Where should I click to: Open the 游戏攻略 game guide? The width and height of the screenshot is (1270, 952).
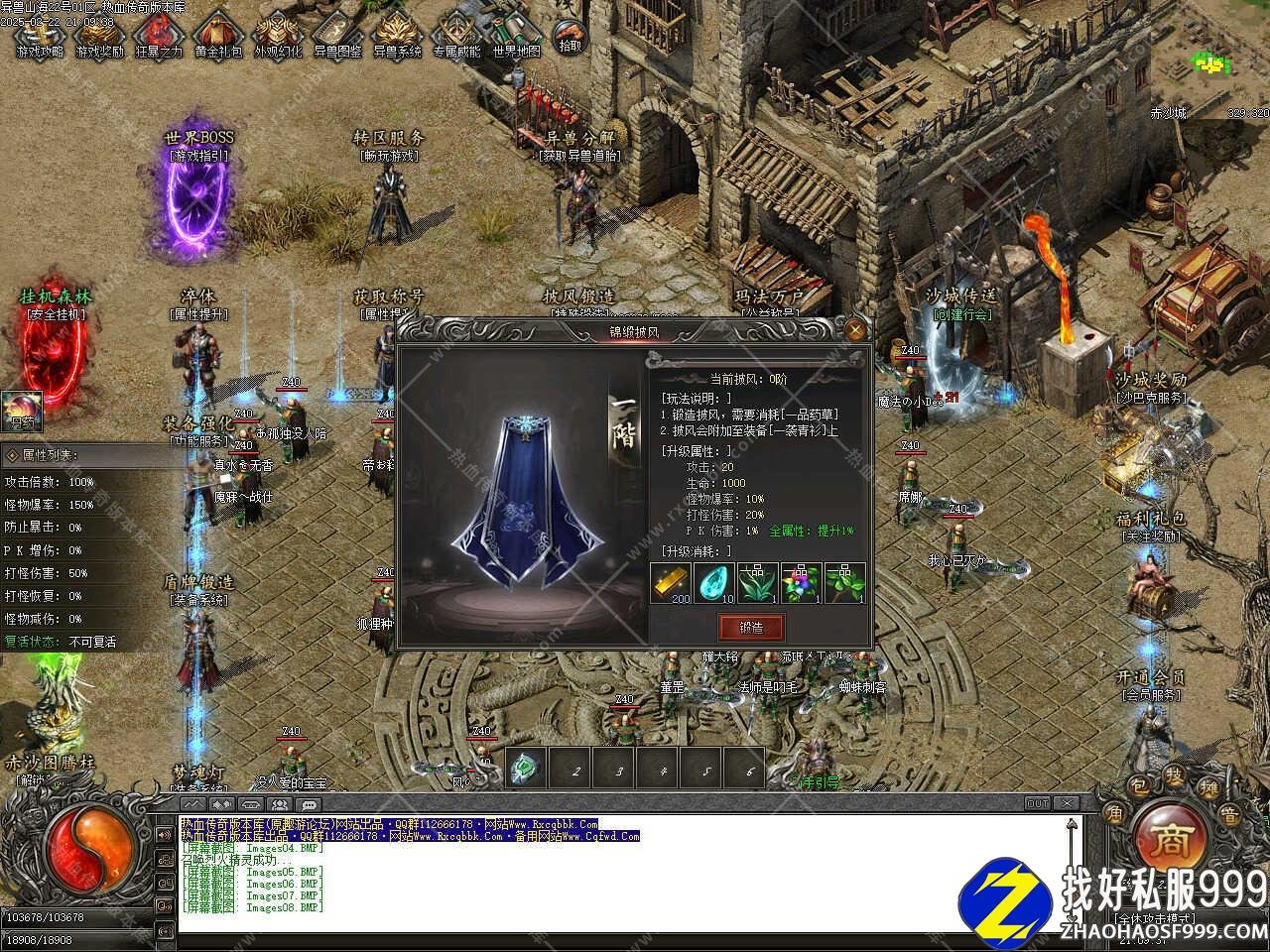[40, 34]
